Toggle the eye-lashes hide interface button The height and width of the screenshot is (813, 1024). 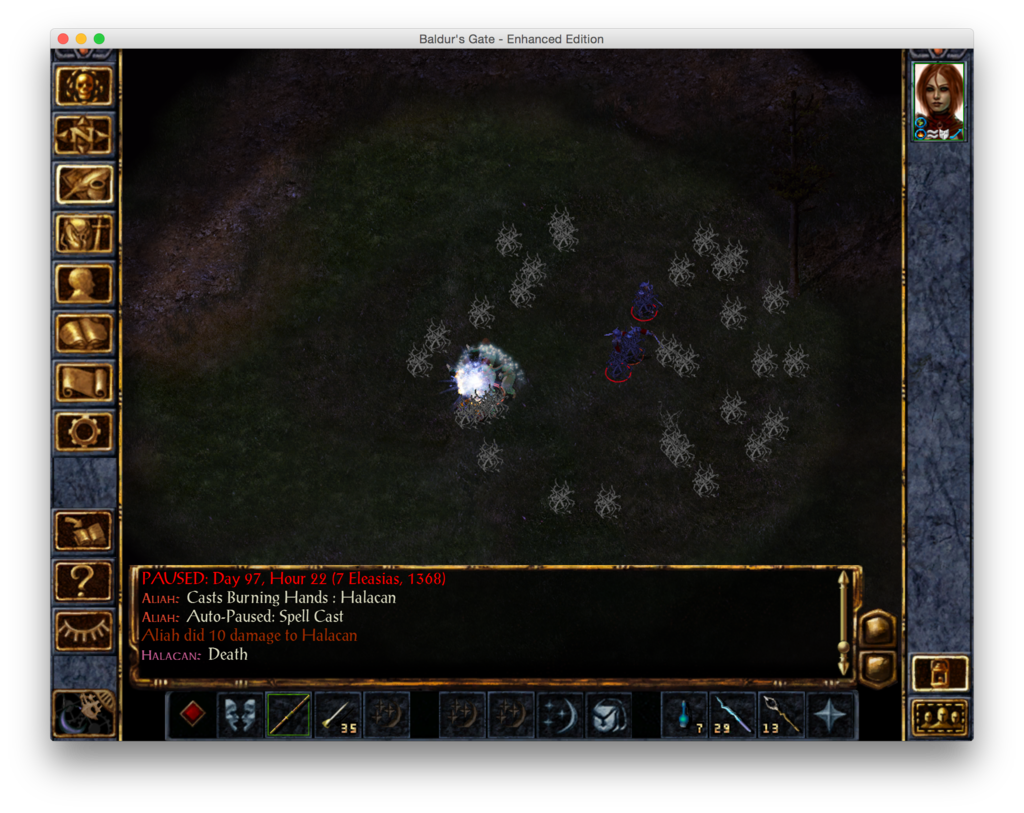(x=84, y=629)
